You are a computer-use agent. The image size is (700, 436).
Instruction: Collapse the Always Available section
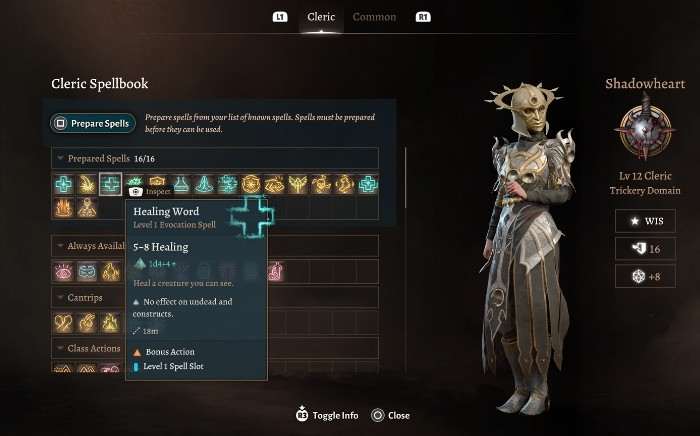point(62,245)
